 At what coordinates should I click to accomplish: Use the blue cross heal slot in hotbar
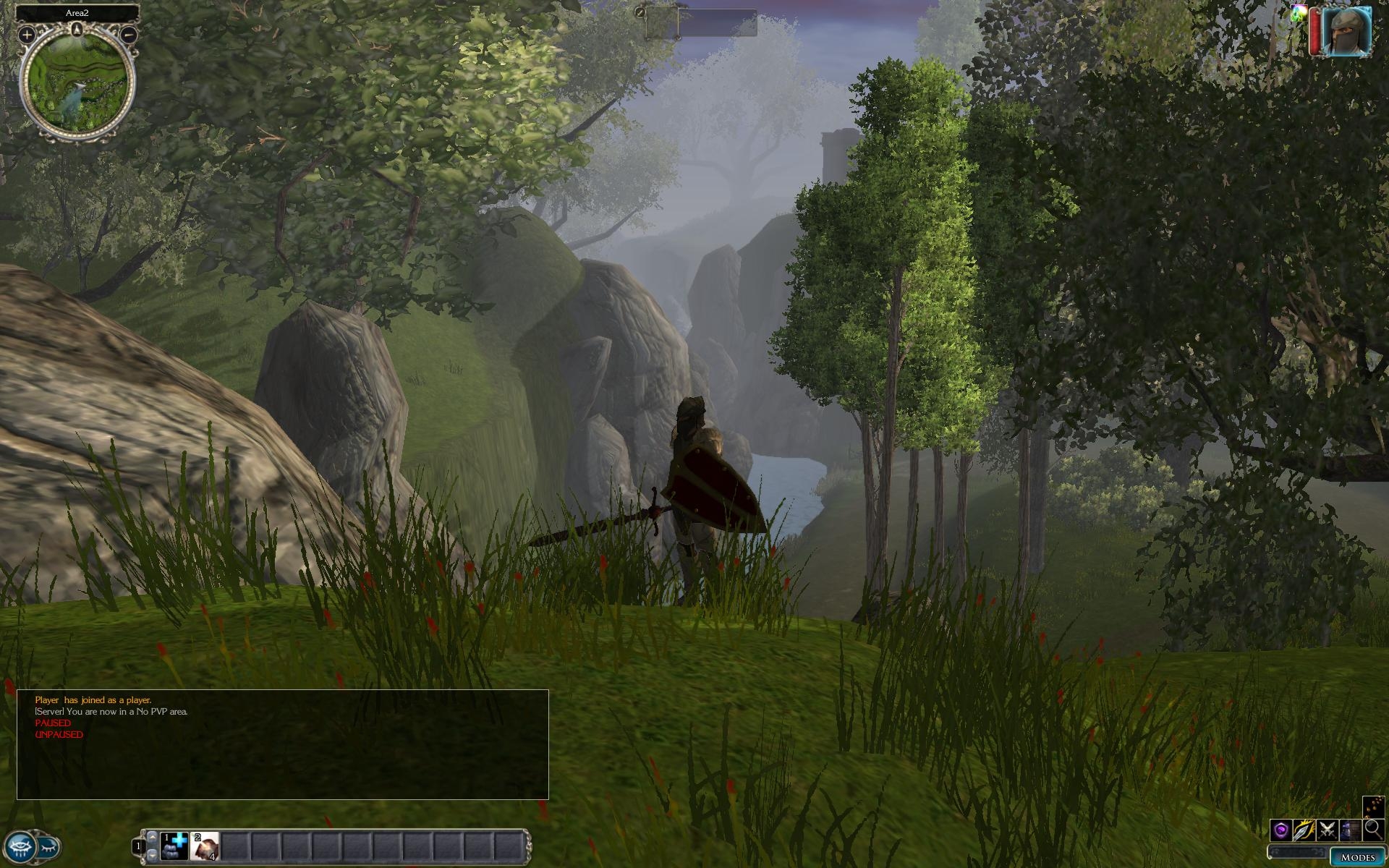174,846
